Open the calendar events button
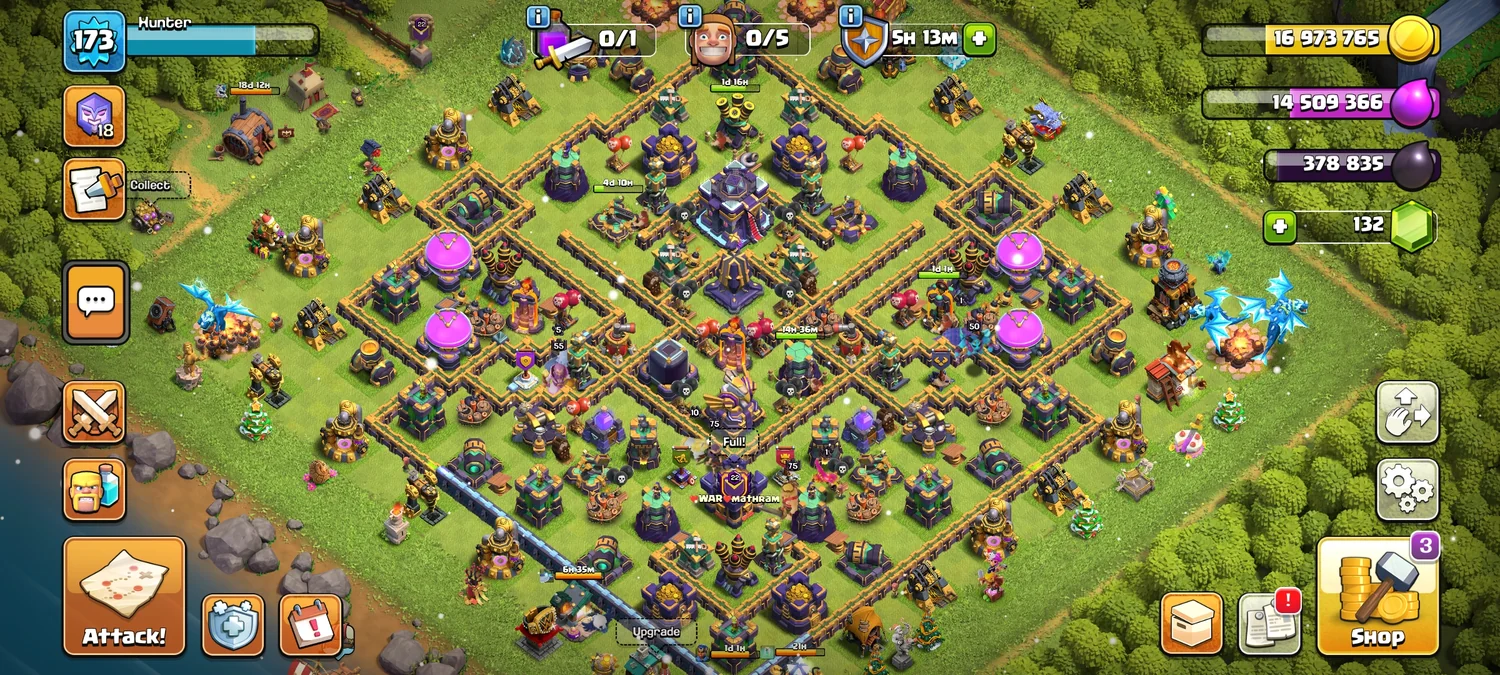The image size is (1500, 675). [311, 624]
